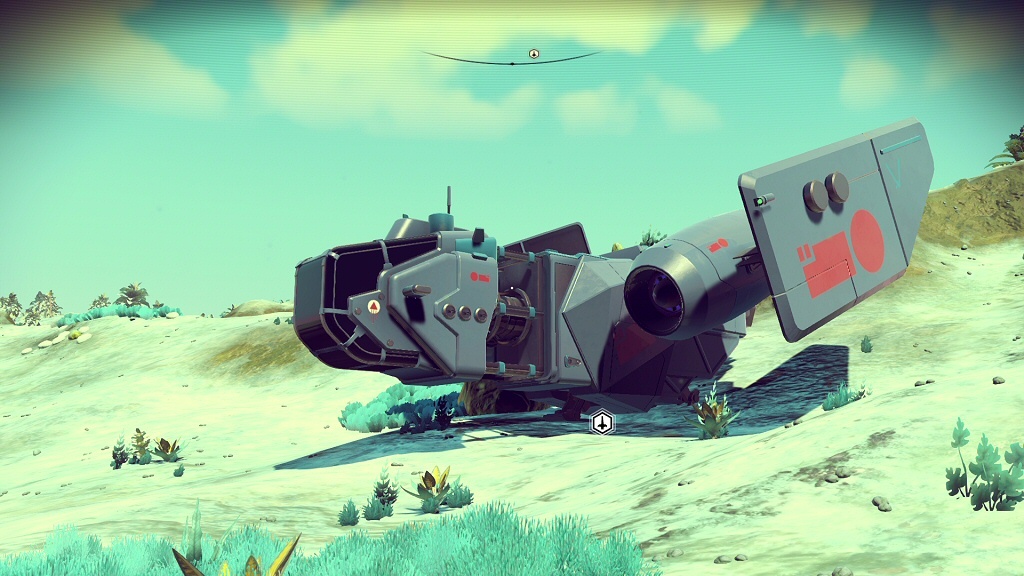
Task: Select the hexagonal starship marker icon
Action: (601, 423)
